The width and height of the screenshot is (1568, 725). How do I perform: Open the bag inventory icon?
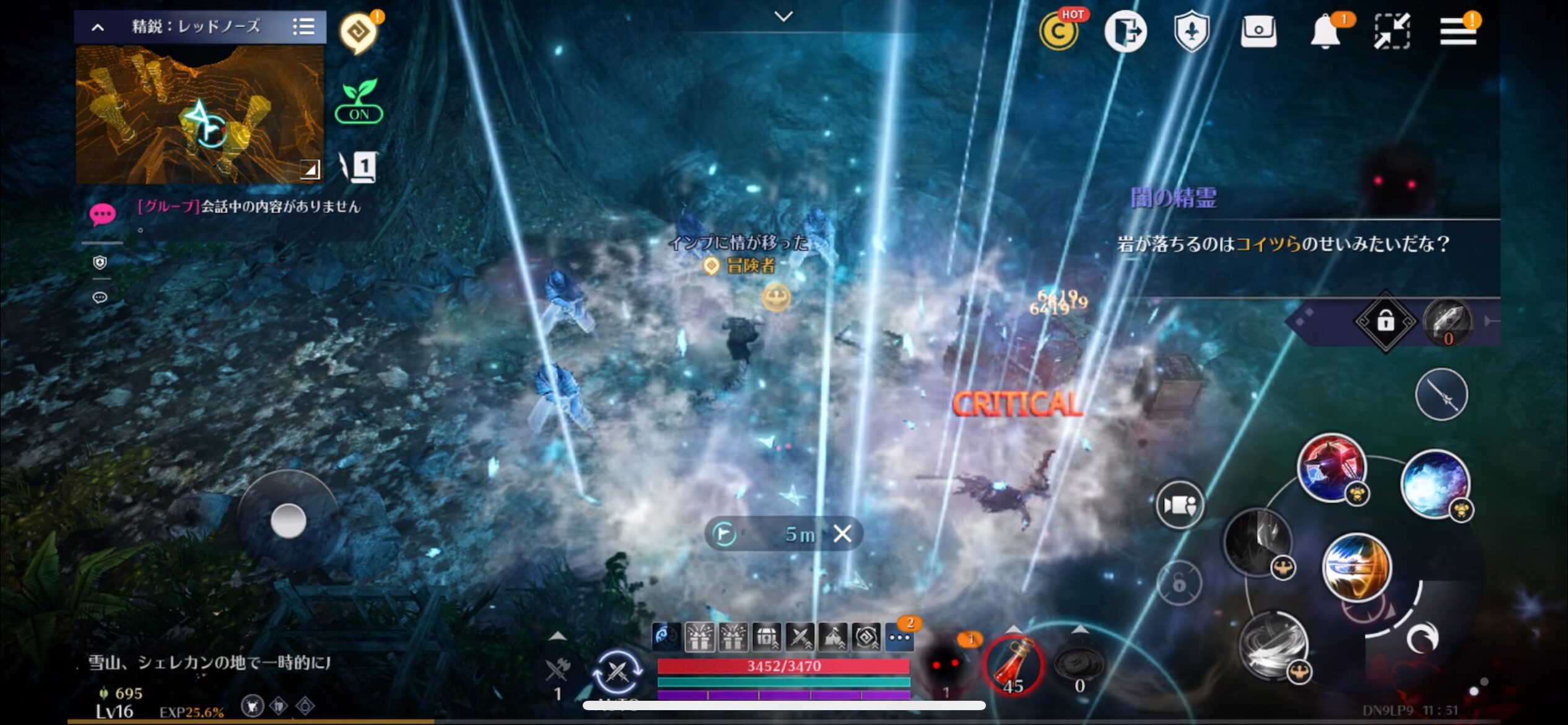pyautogui.click(x=1258, y=31)
